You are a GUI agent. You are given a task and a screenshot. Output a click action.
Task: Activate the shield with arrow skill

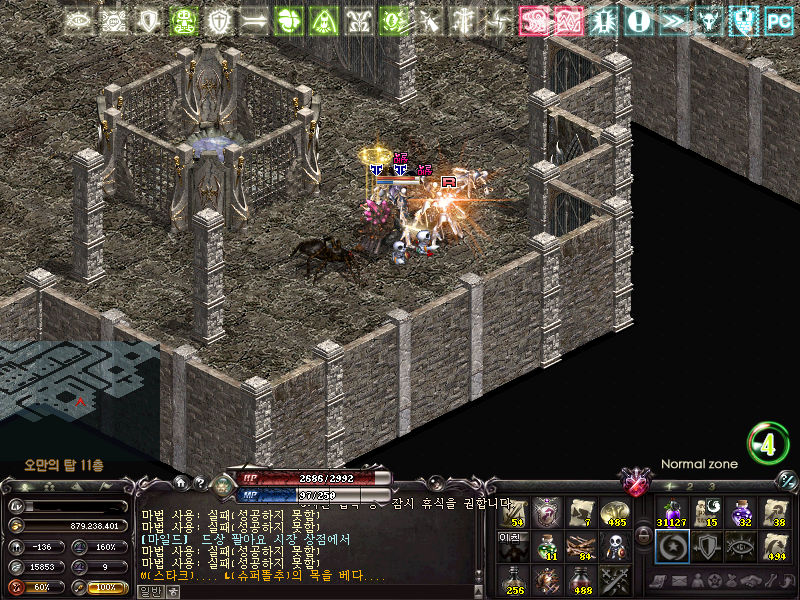tap(706, 546)
